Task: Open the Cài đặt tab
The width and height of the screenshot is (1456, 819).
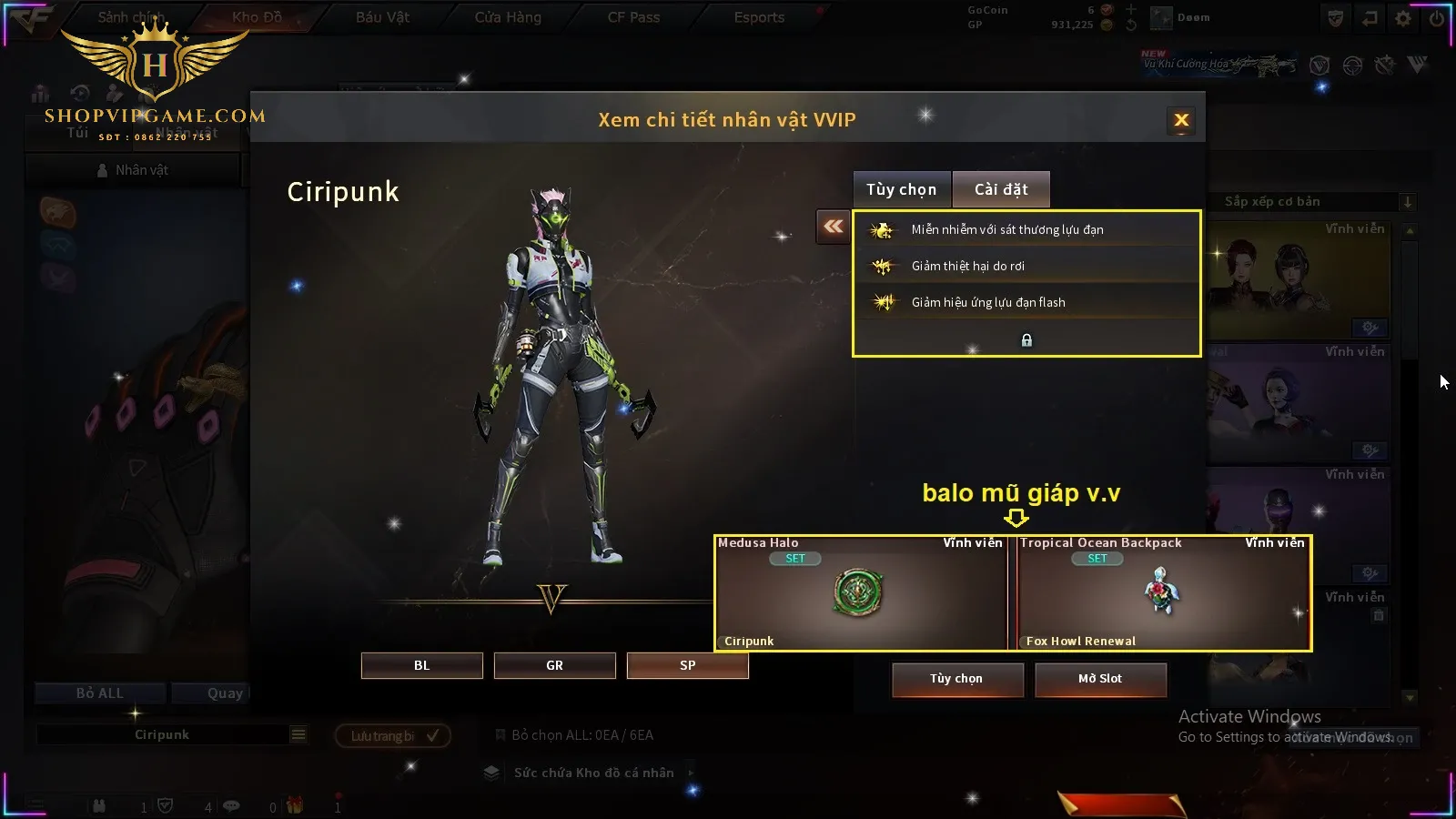Action: pyautogui.click(x=1001, y=189)
